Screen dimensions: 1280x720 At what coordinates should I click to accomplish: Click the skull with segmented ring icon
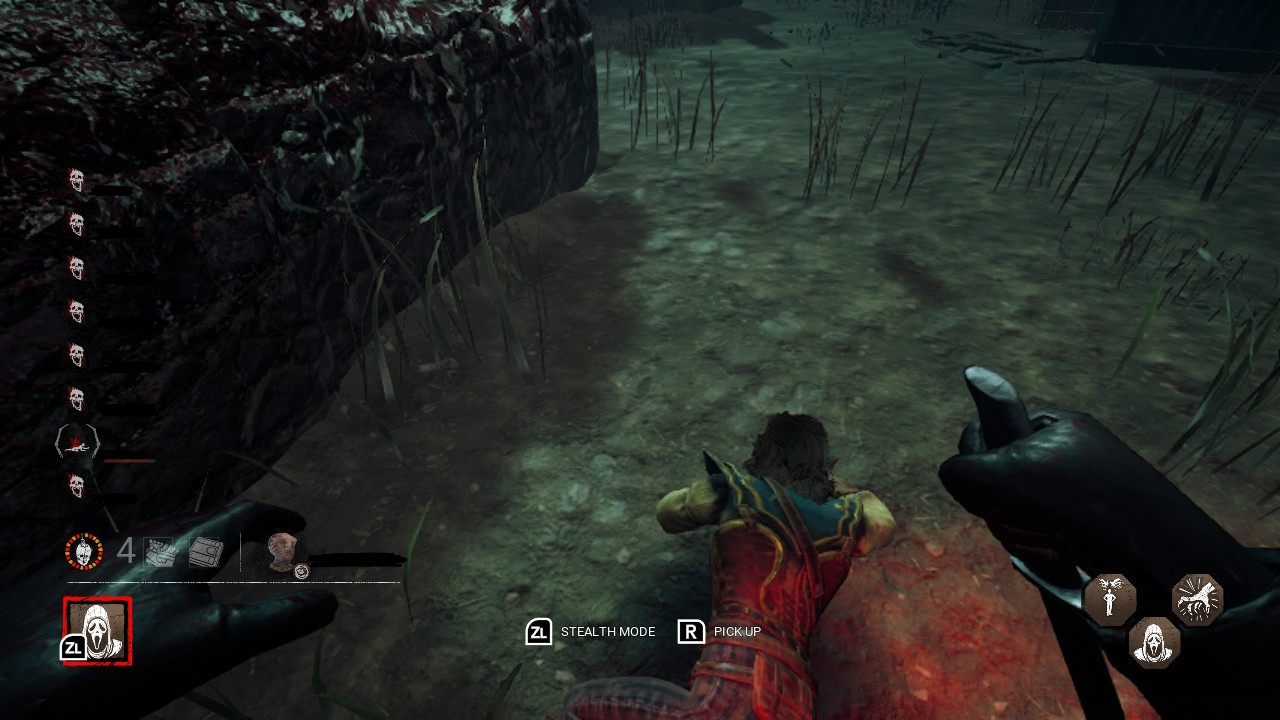coord(84,552)
